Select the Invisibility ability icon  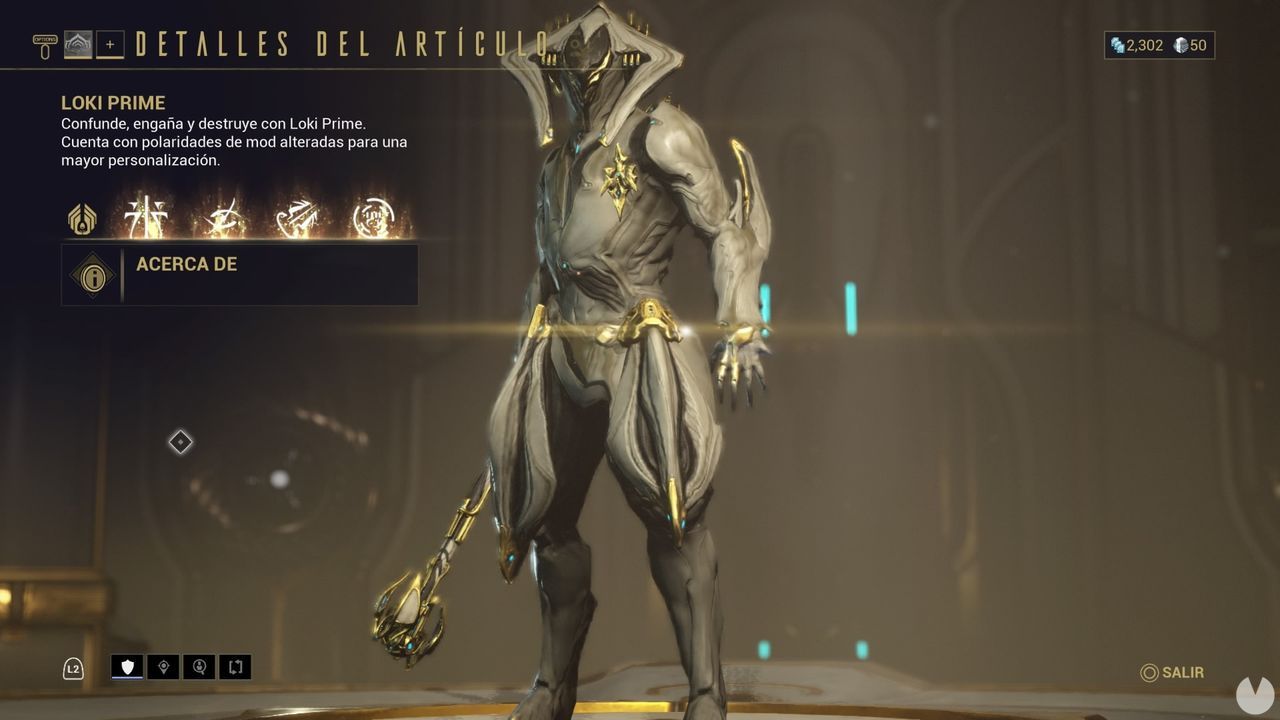[x=222, y=218]
